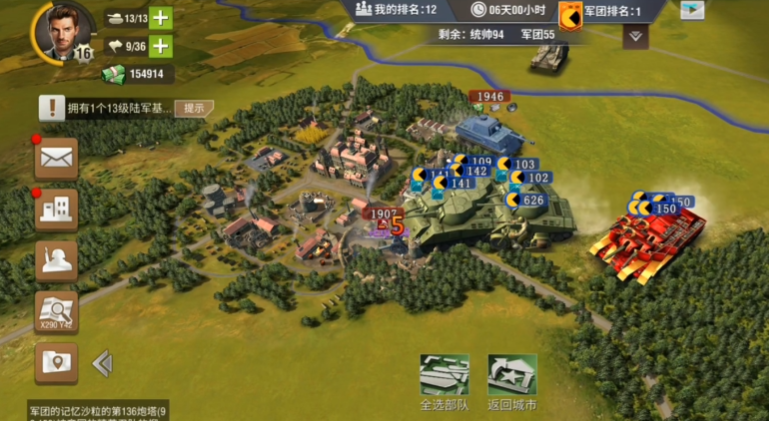Add more tank troops with the plus button

(x=160, y=18)
